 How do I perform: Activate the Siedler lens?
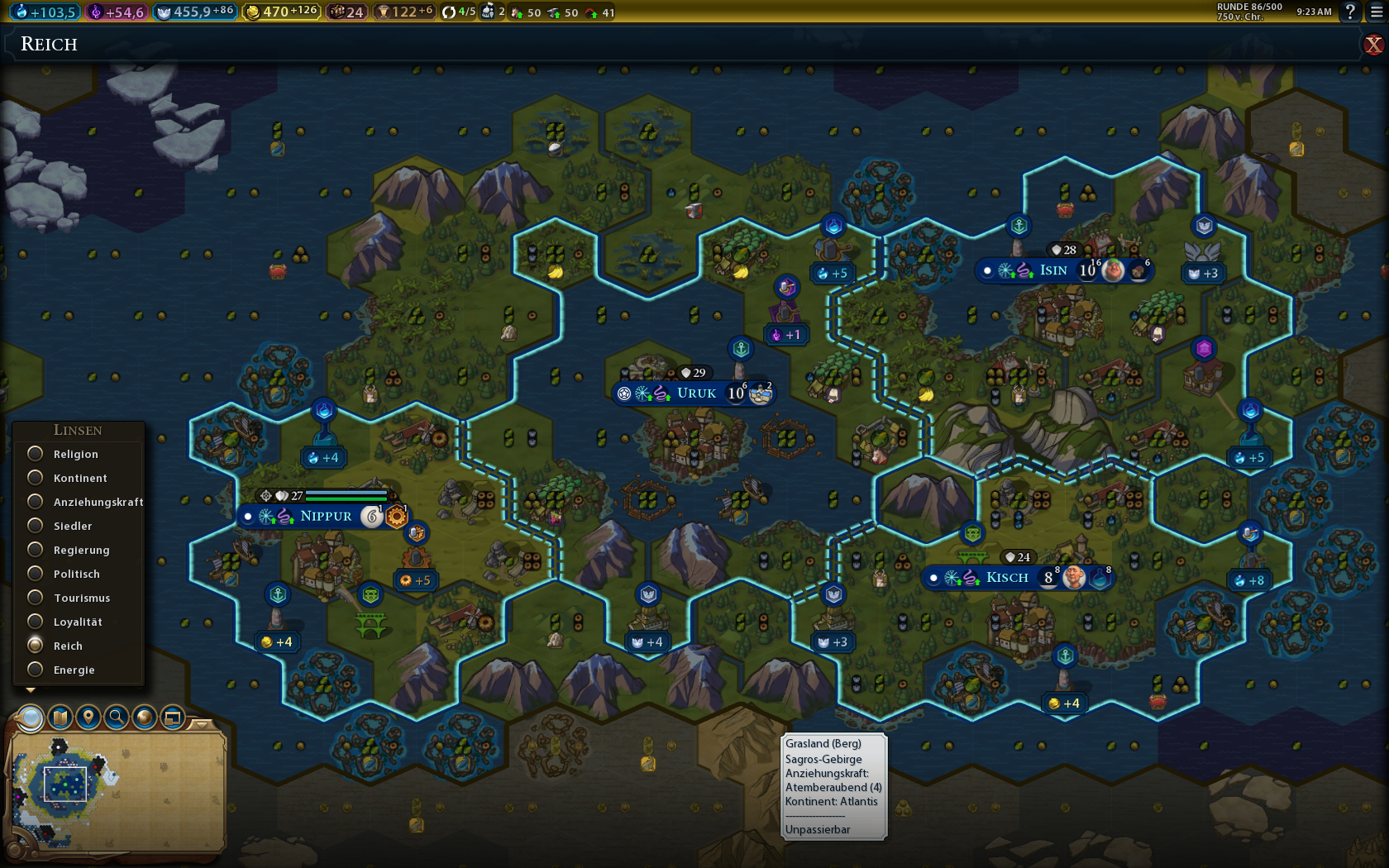(x=36, y=526)
